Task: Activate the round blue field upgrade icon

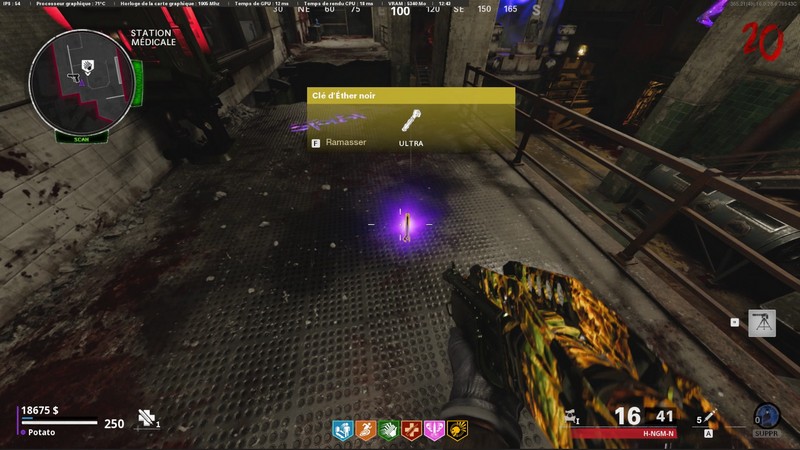Action: click(766, 417)
